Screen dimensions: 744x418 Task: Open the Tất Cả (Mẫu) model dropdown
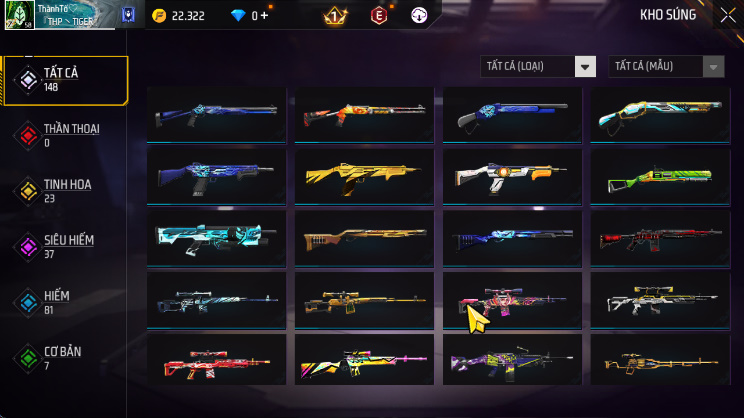(666, 66)
